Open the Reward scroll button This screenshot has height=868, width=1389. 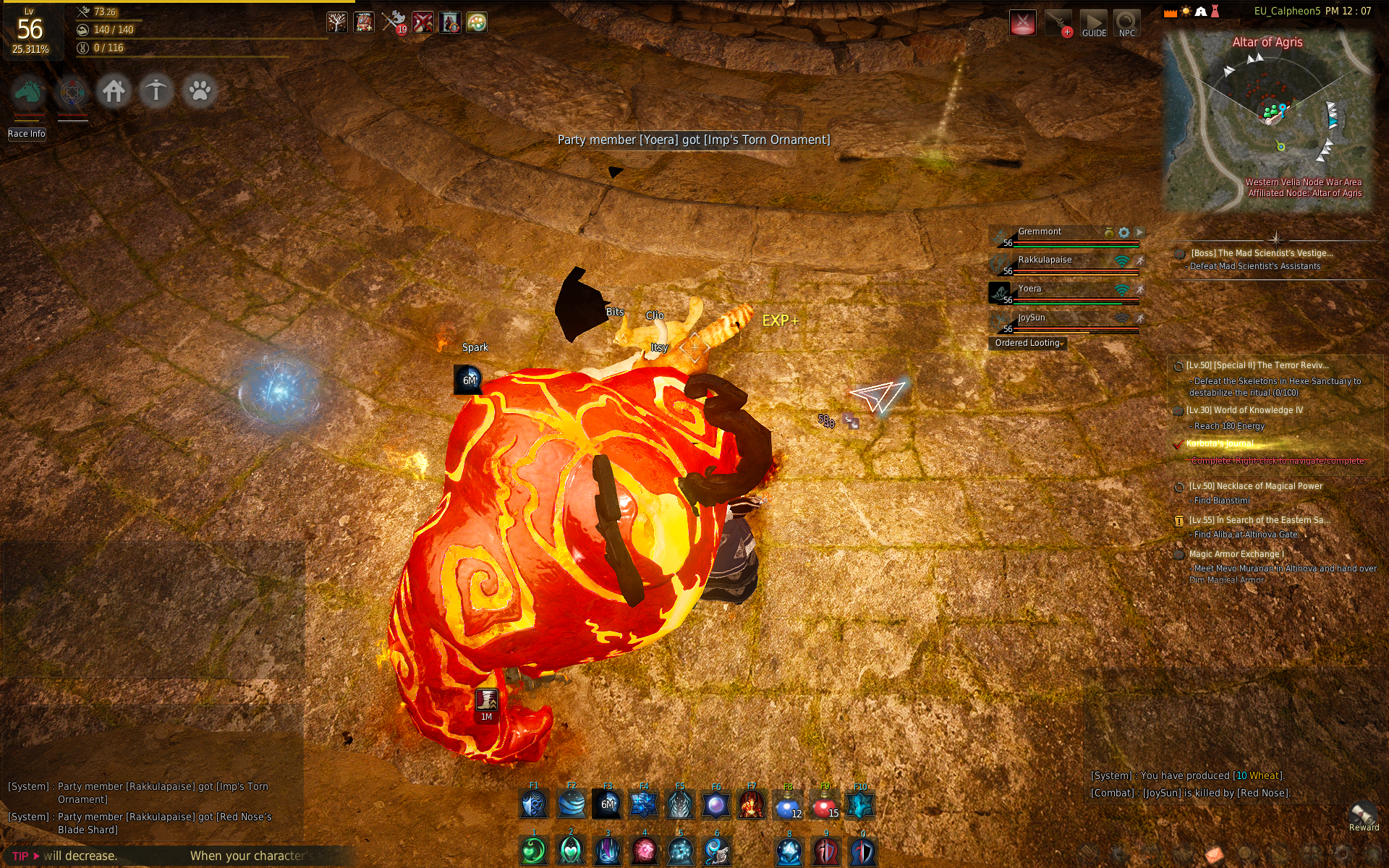[x=1364, y=817]
